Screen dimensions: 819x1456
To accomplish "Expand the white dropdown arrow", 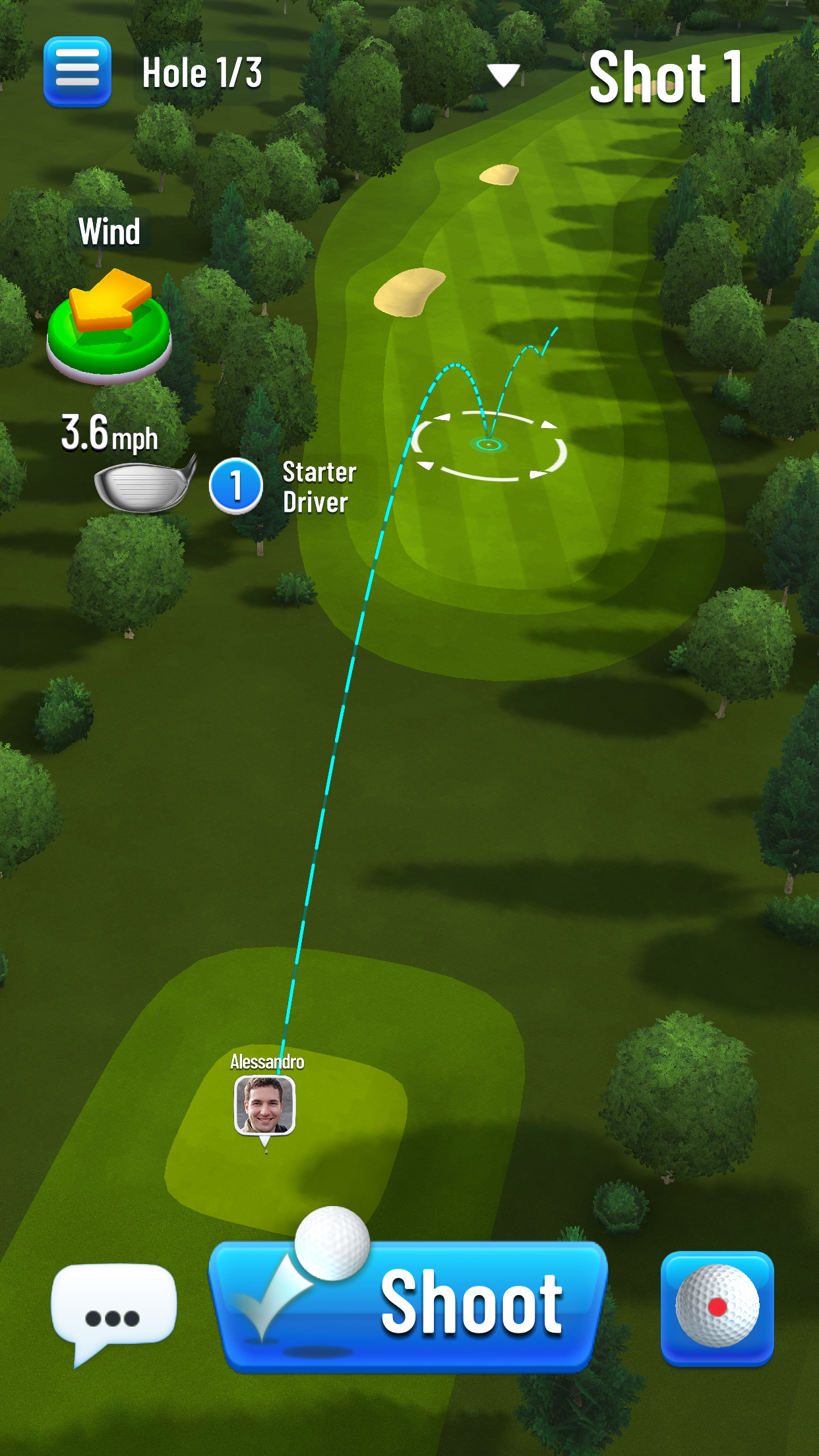I will (504, 75).
